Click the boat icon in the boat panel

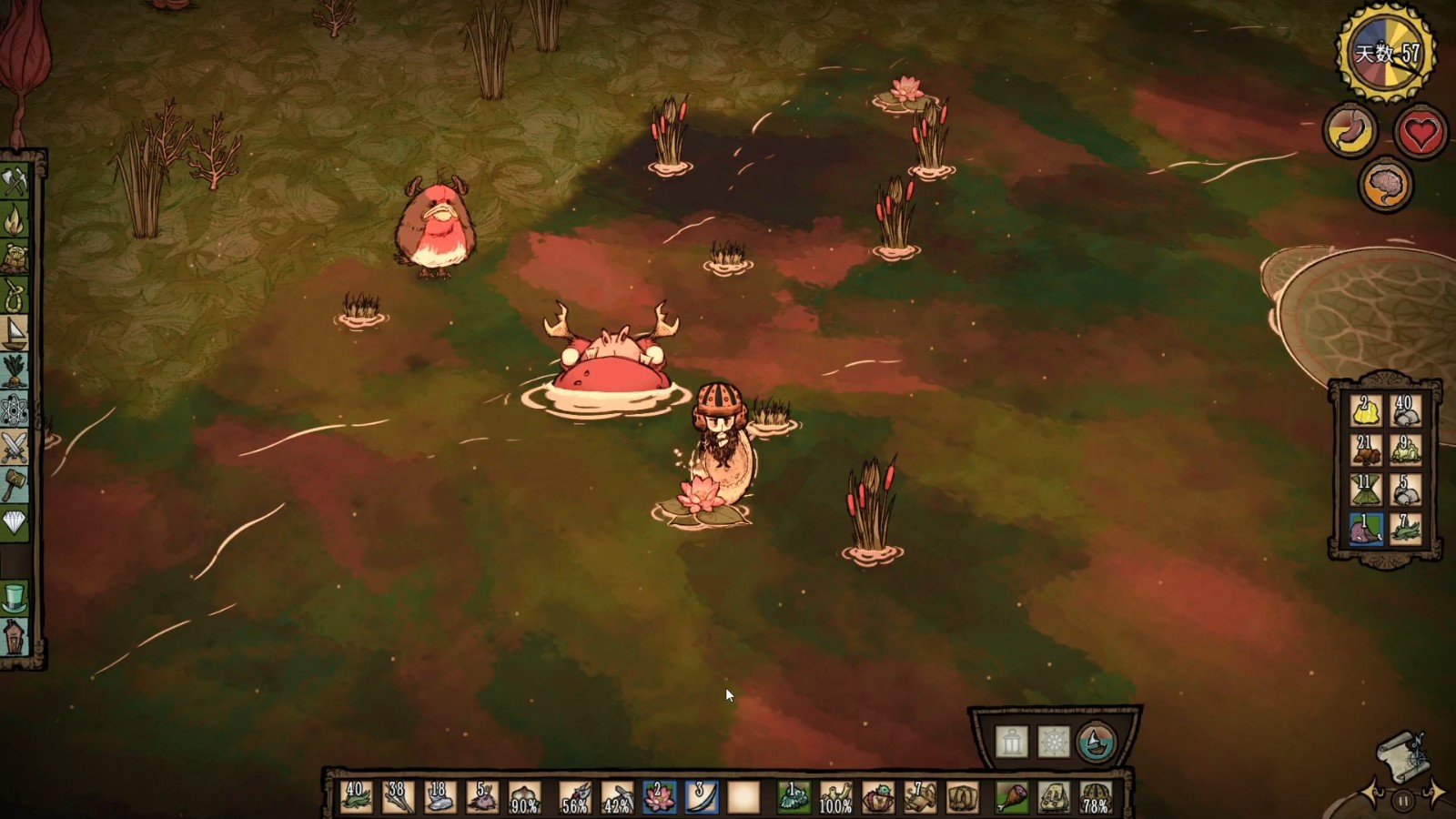click(x=1096, y=743)
